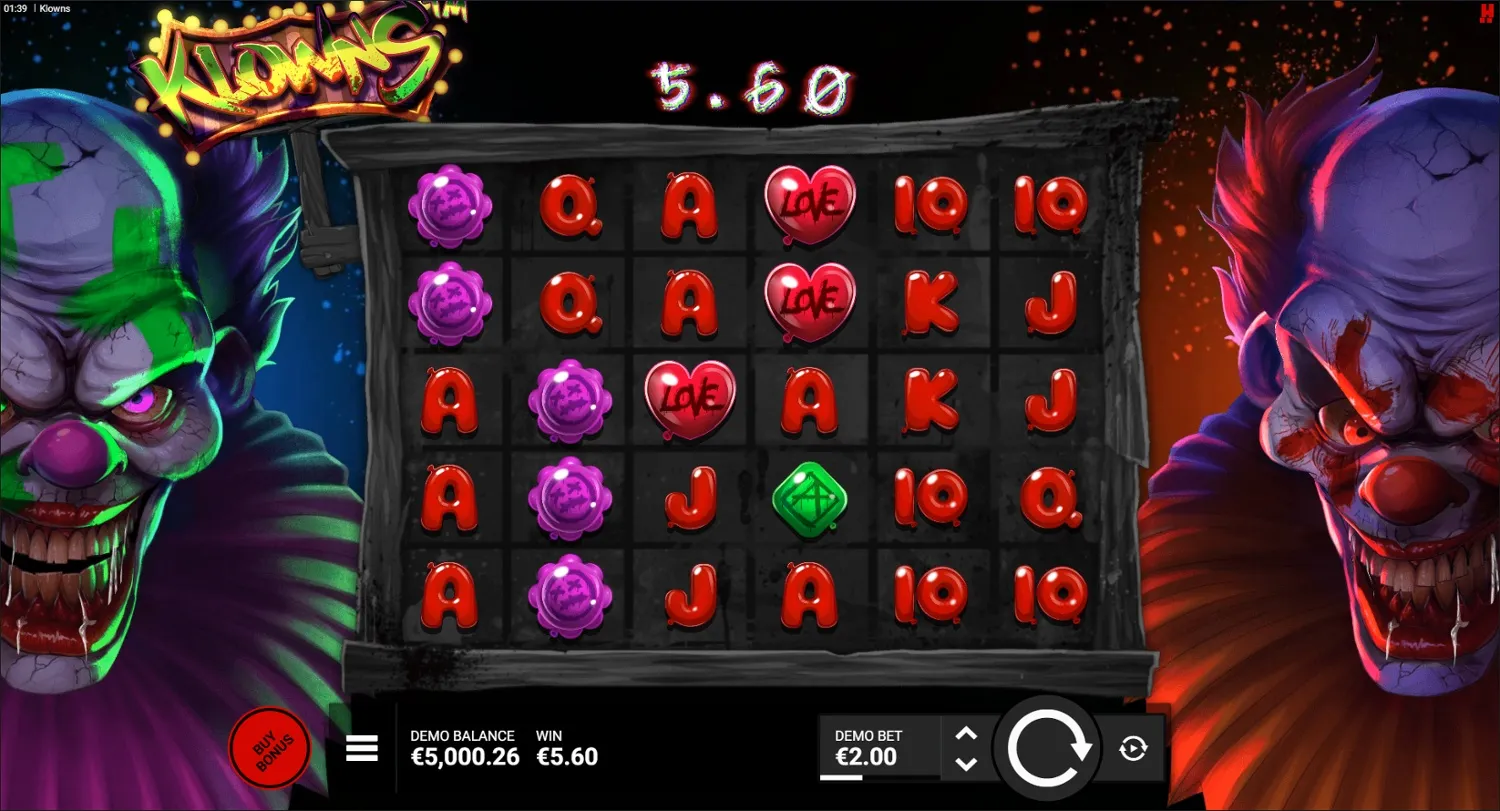Click the Klowns title in top bar
Image resolution: width=1500 pixels, height=811 pixels.
point(54,8)
